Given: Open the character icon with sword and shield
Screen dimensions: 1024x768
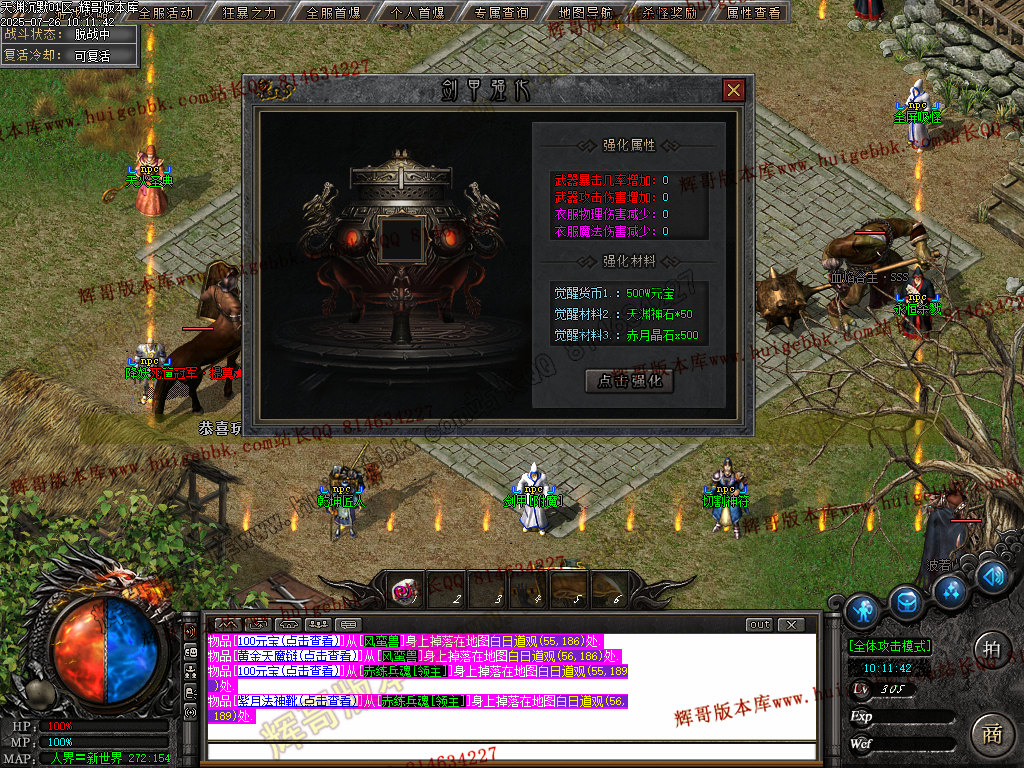Looking at the screenshot, I should click(862, 609).
